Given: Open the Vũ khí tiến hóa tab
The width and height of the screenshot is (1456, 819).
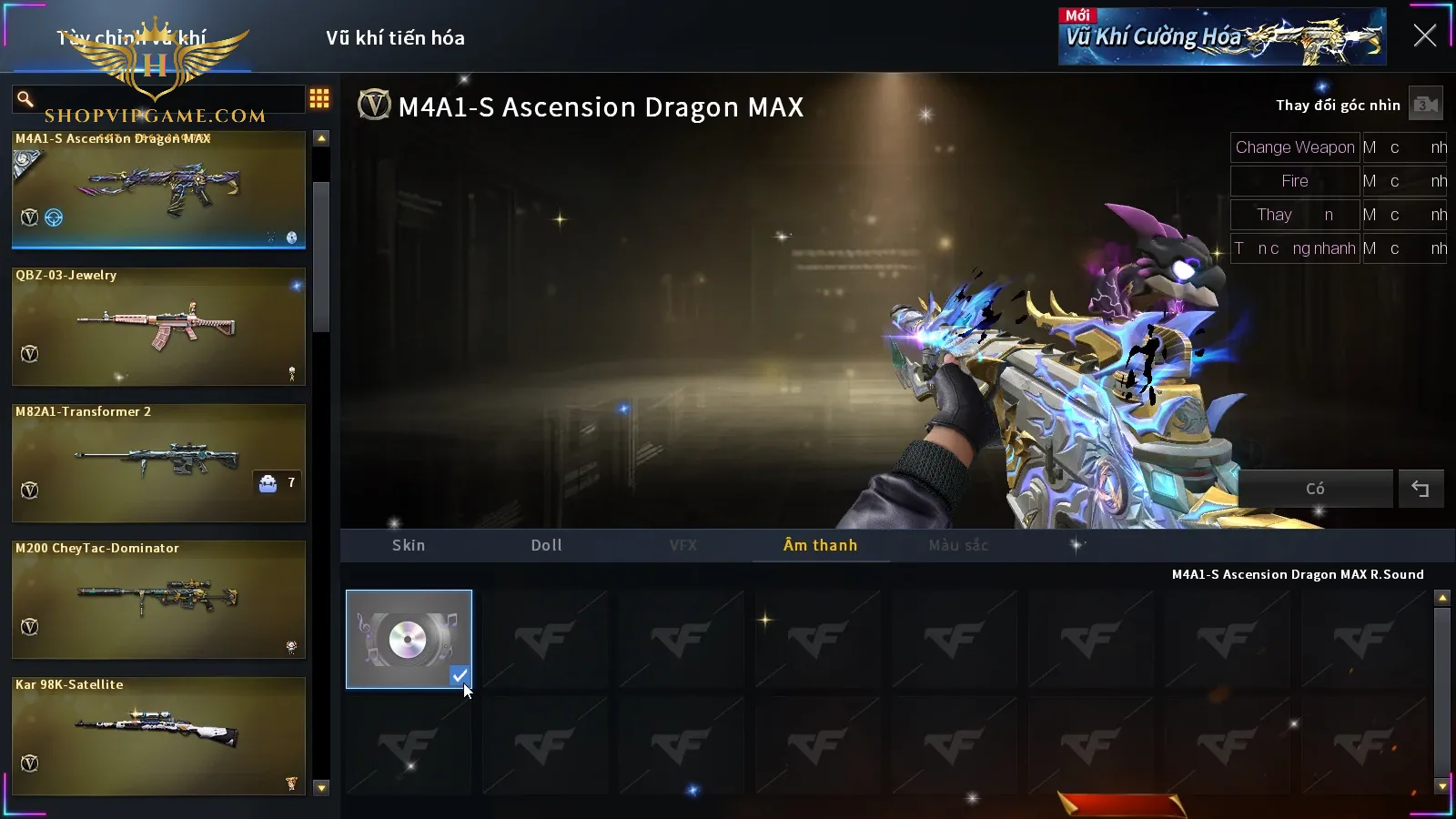Looking at the screenshot, I should (395, 38).
